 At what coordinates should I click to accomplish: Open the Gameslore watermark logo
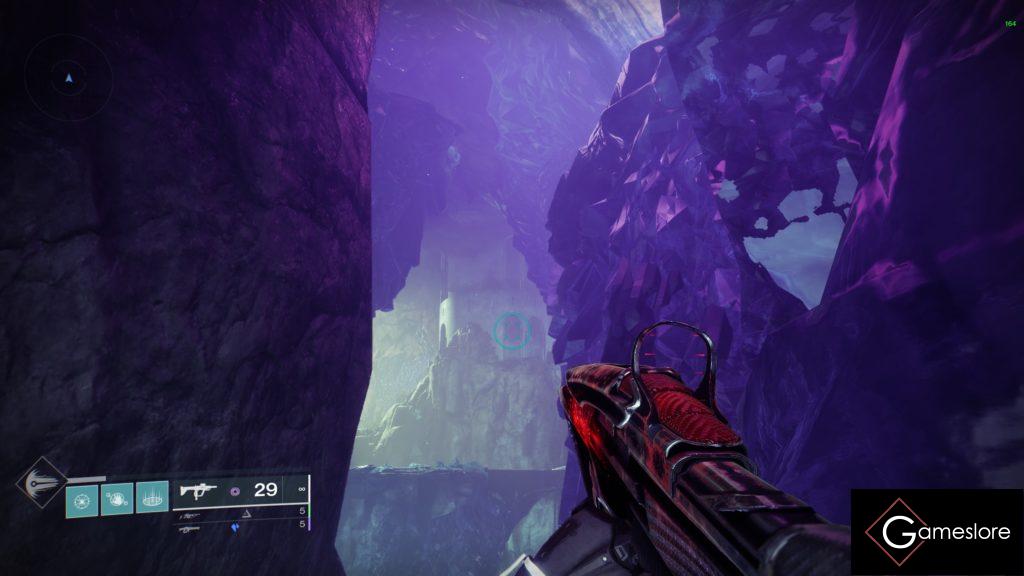tap(937, 532)
